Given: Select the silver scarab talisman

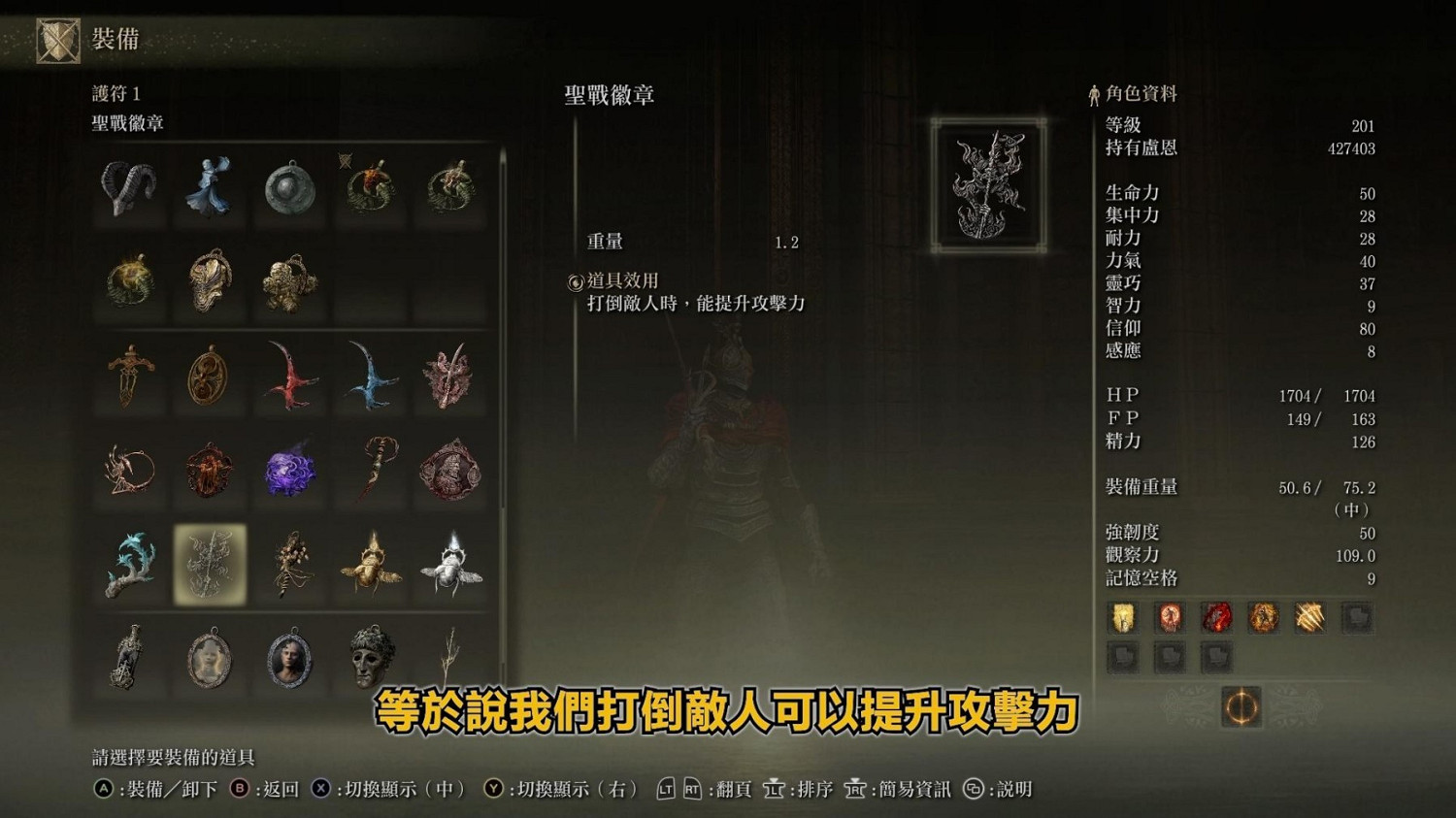Looking at the screenshot, I should [x=450, y=564].
